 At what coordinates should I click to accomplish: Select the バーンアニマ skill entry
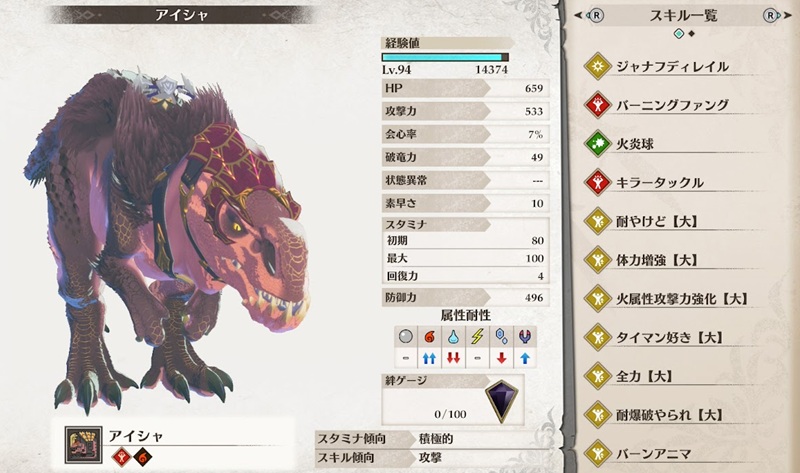click(x=672, y=451)
